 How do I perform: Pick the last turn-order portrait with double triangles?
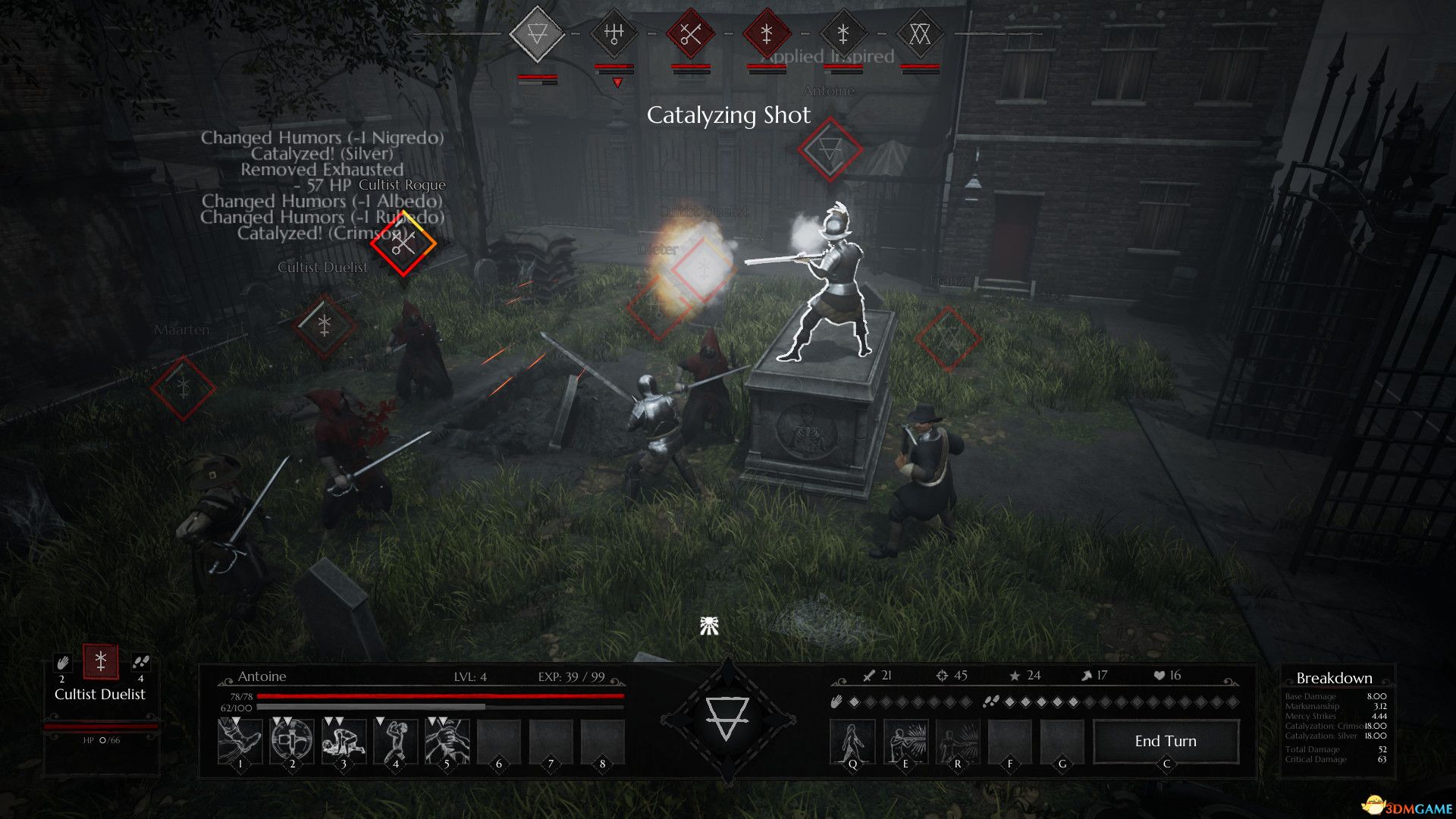coord(919,34)
